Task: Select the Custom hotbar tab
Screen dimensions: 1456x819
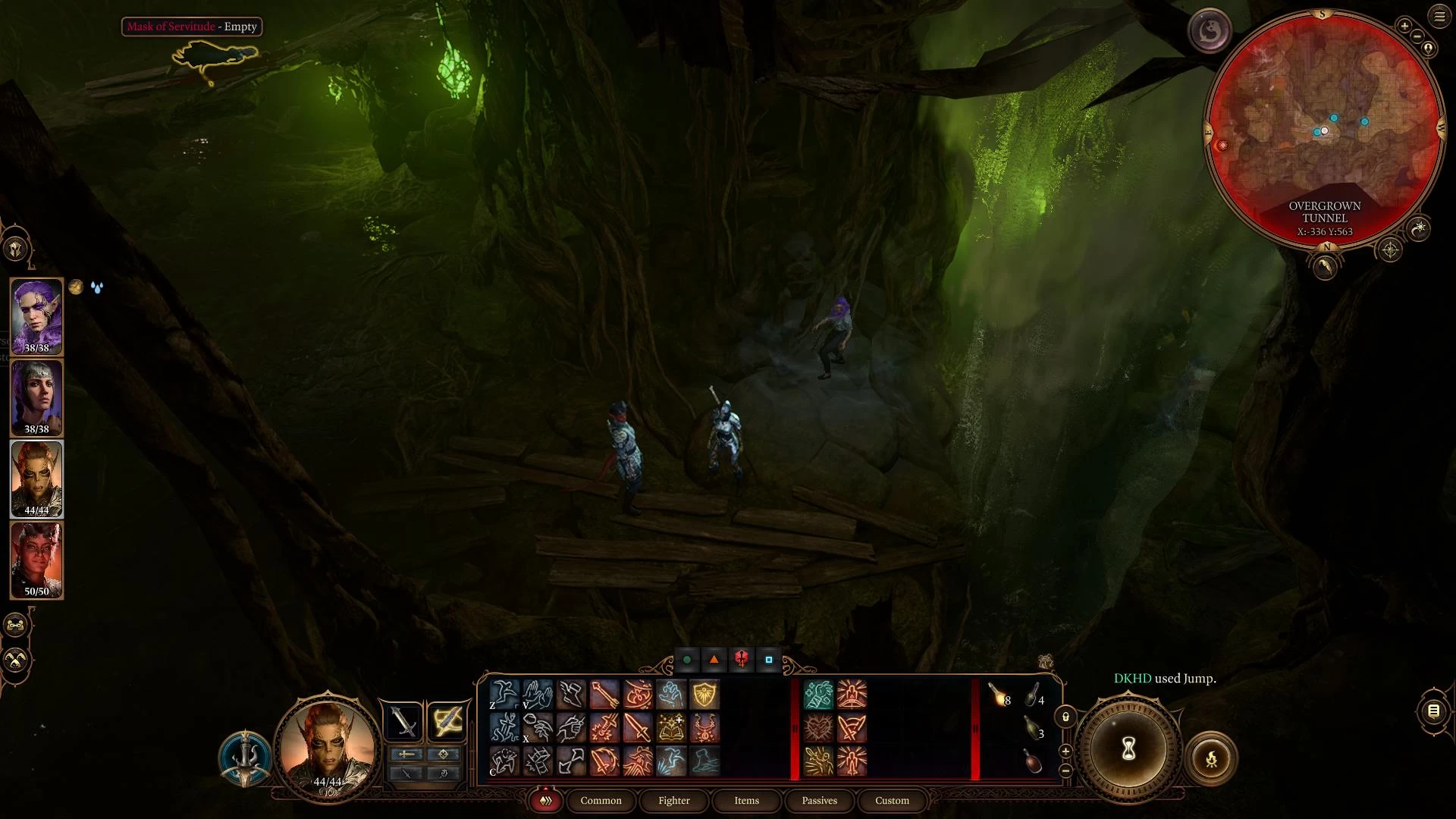Action: pos(892,800)
